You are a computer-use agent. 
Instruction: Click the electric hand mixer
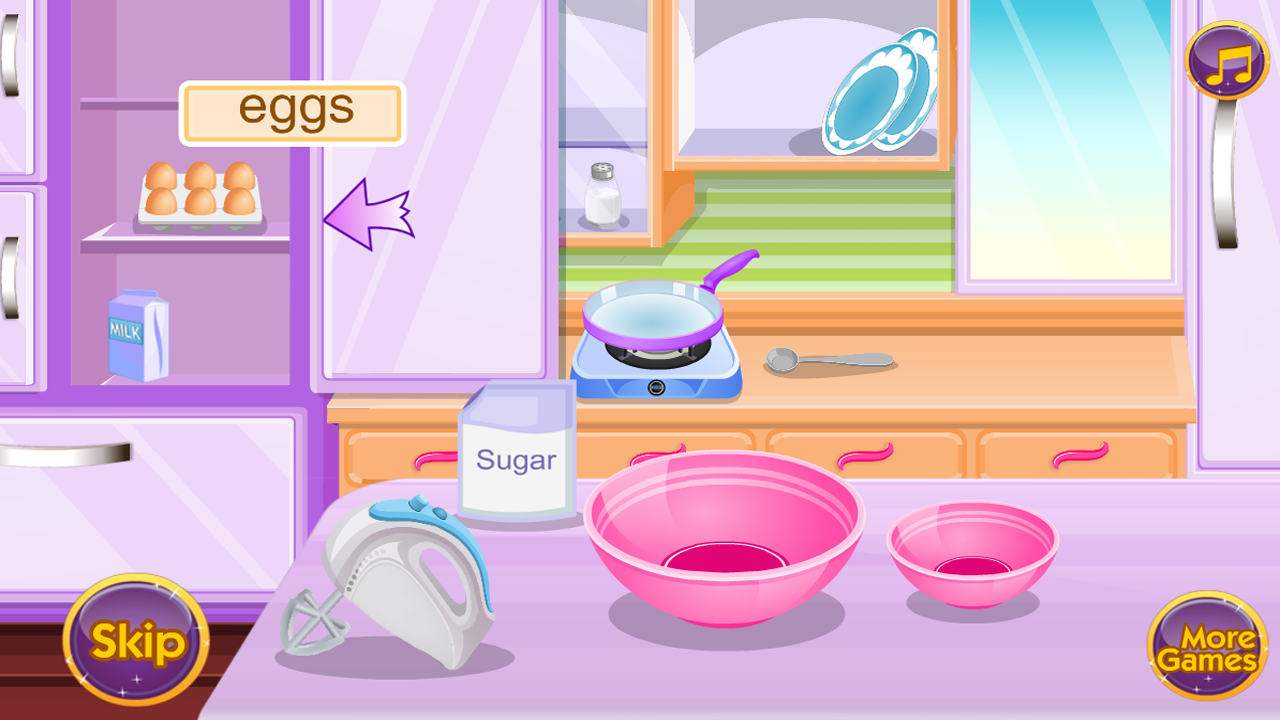pyautogui.click(x=400, y=570)
